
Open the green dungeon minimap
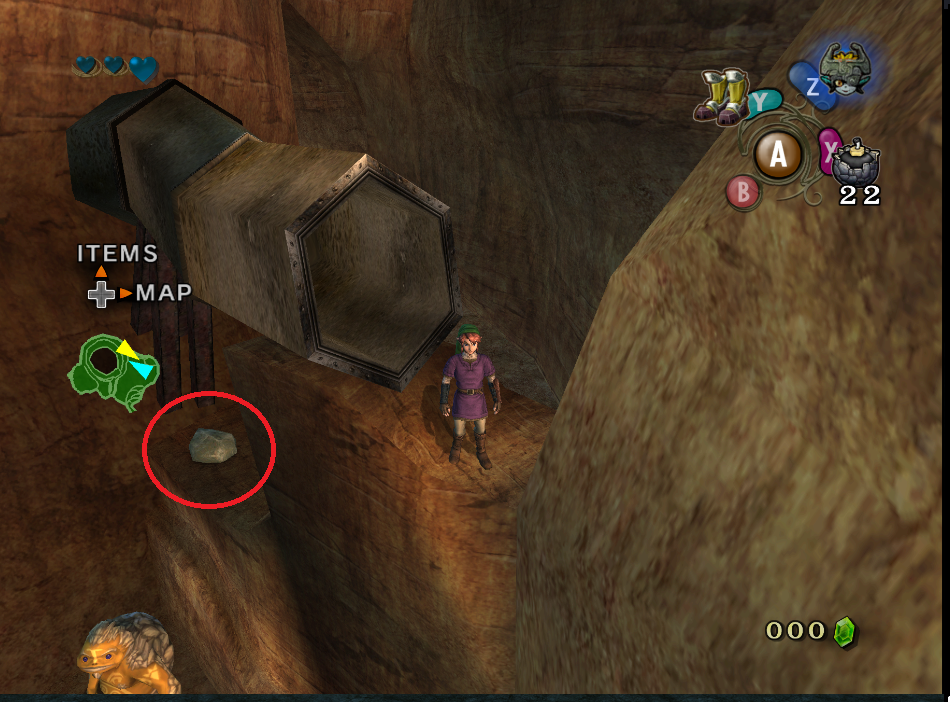coord(111,373)
